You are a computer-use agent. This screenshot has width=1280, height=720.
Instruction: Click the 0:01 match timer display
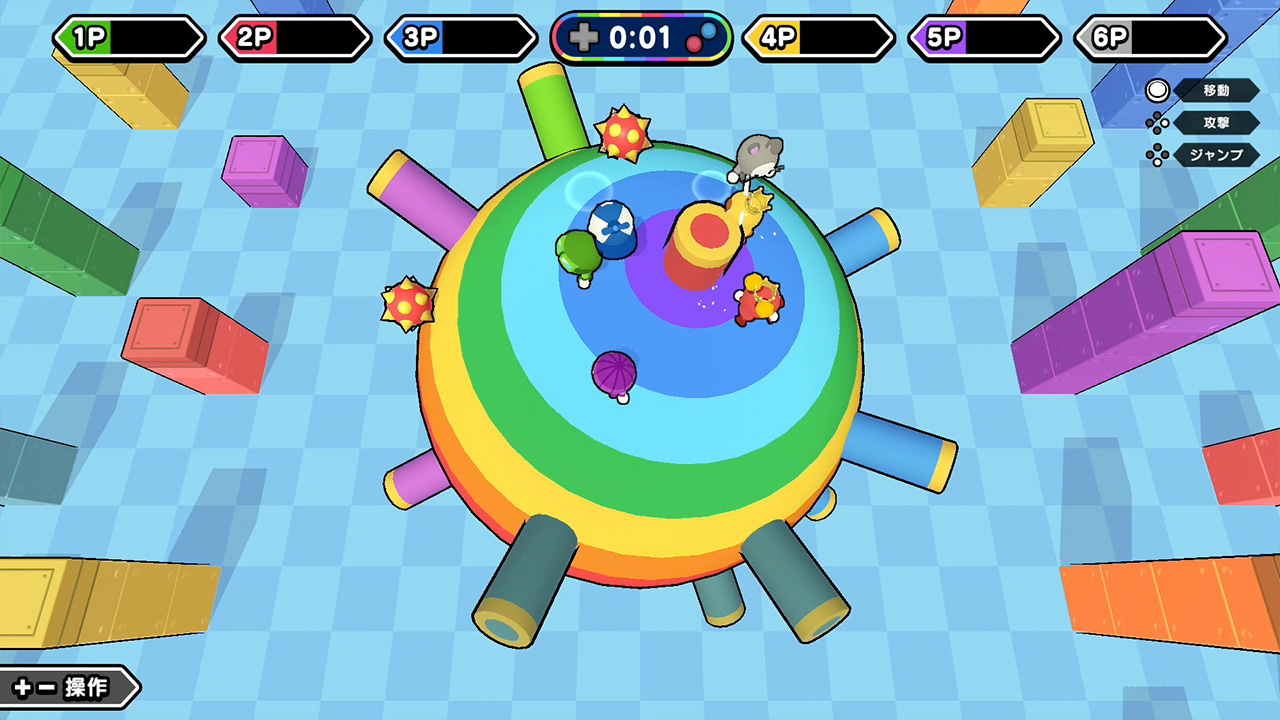pos(640,38)
